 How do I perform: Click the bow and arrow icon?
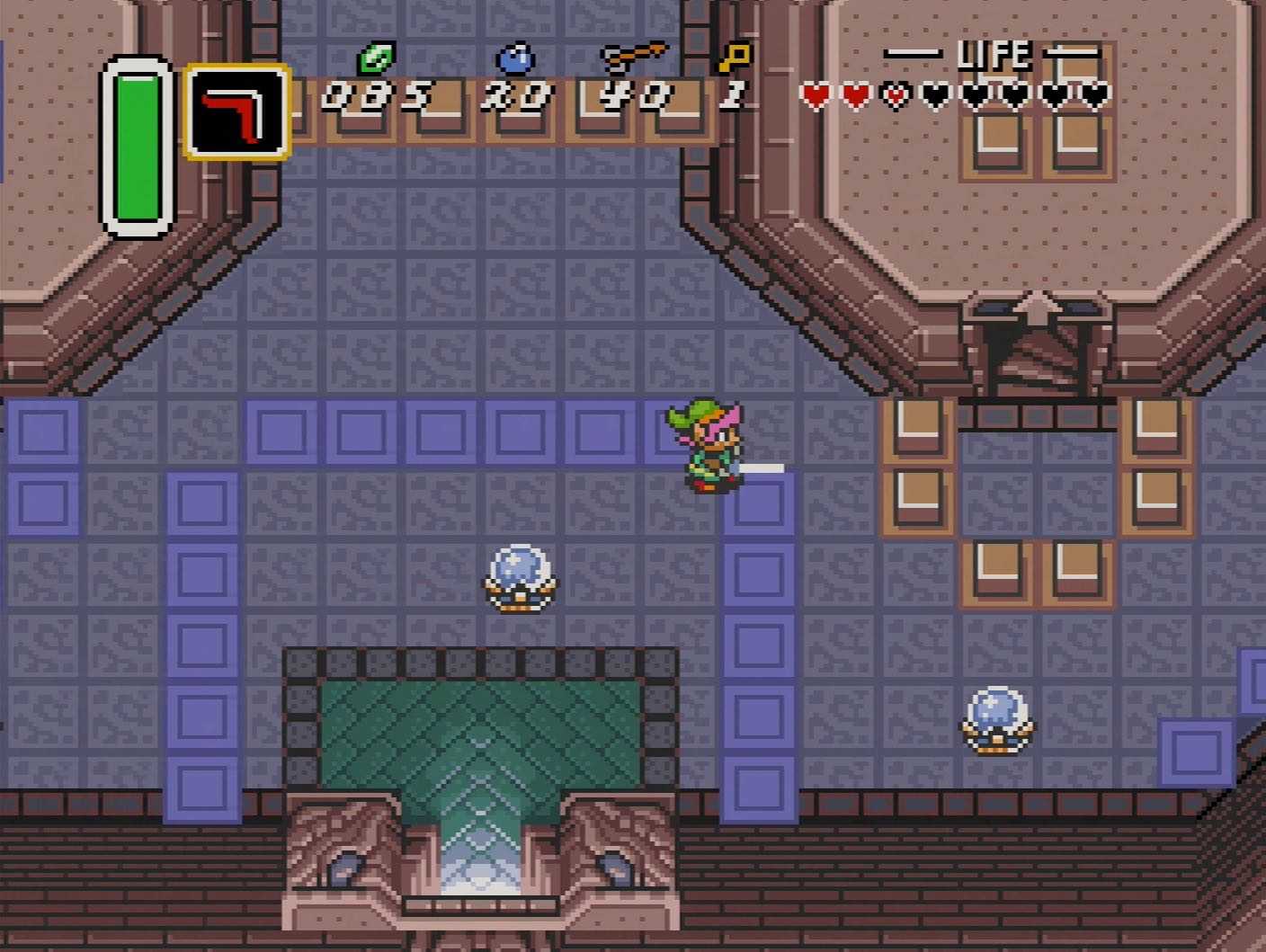coord(634,56)
